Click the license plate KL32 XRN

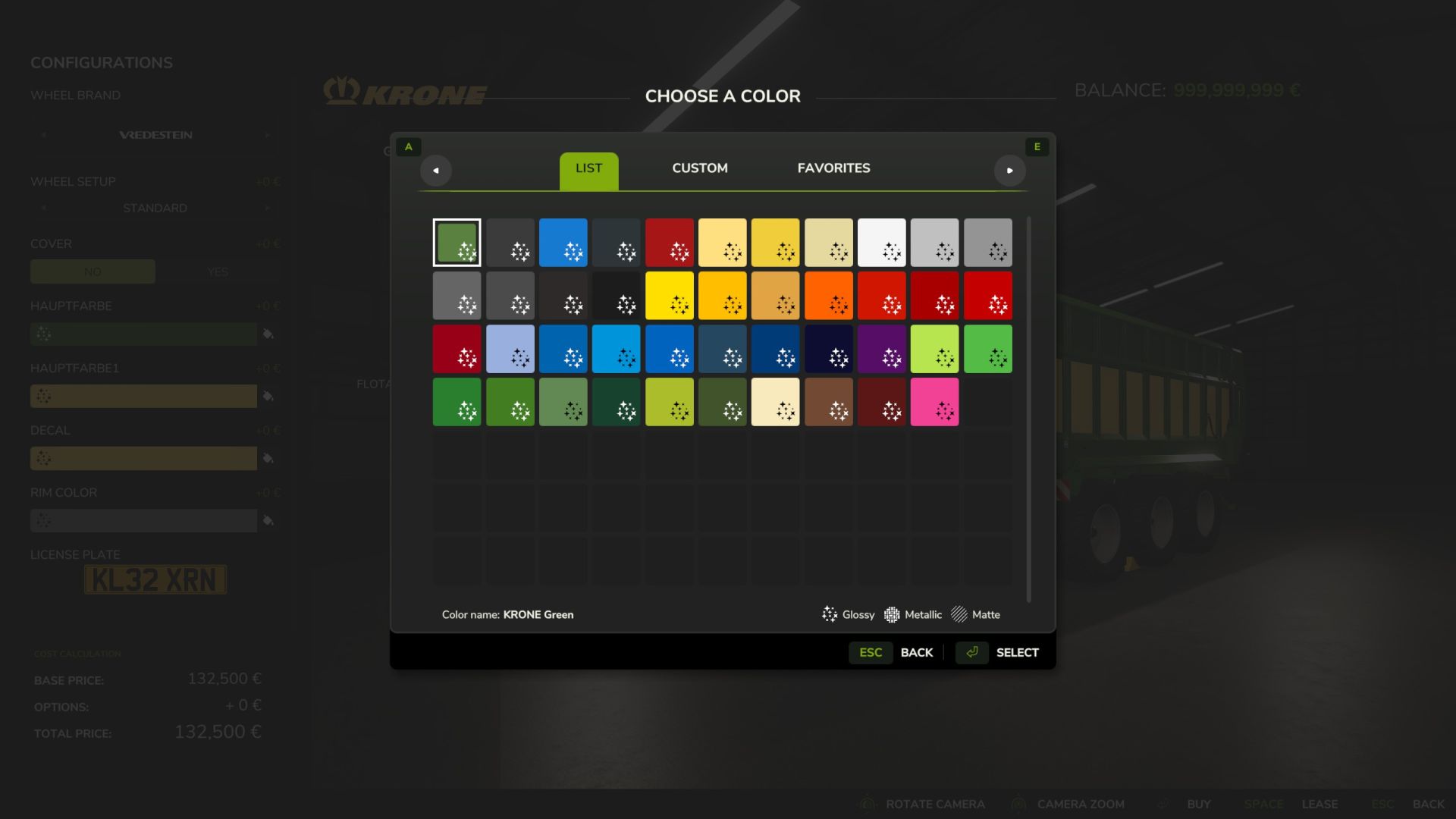[155, 579]
